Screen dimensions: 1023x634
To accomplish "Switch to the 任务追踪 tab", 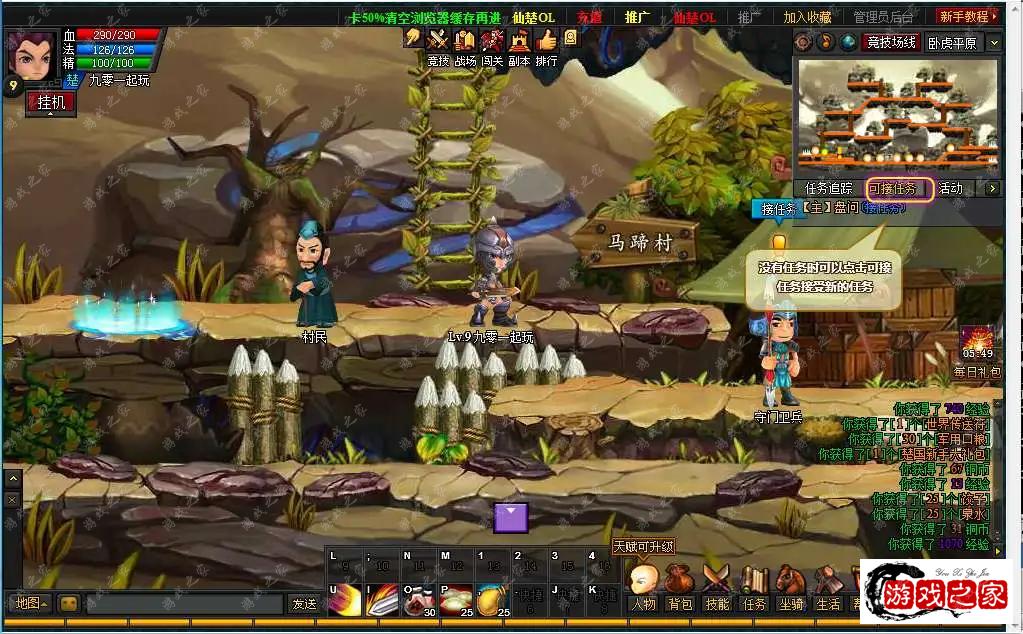I will pos(829,188).
